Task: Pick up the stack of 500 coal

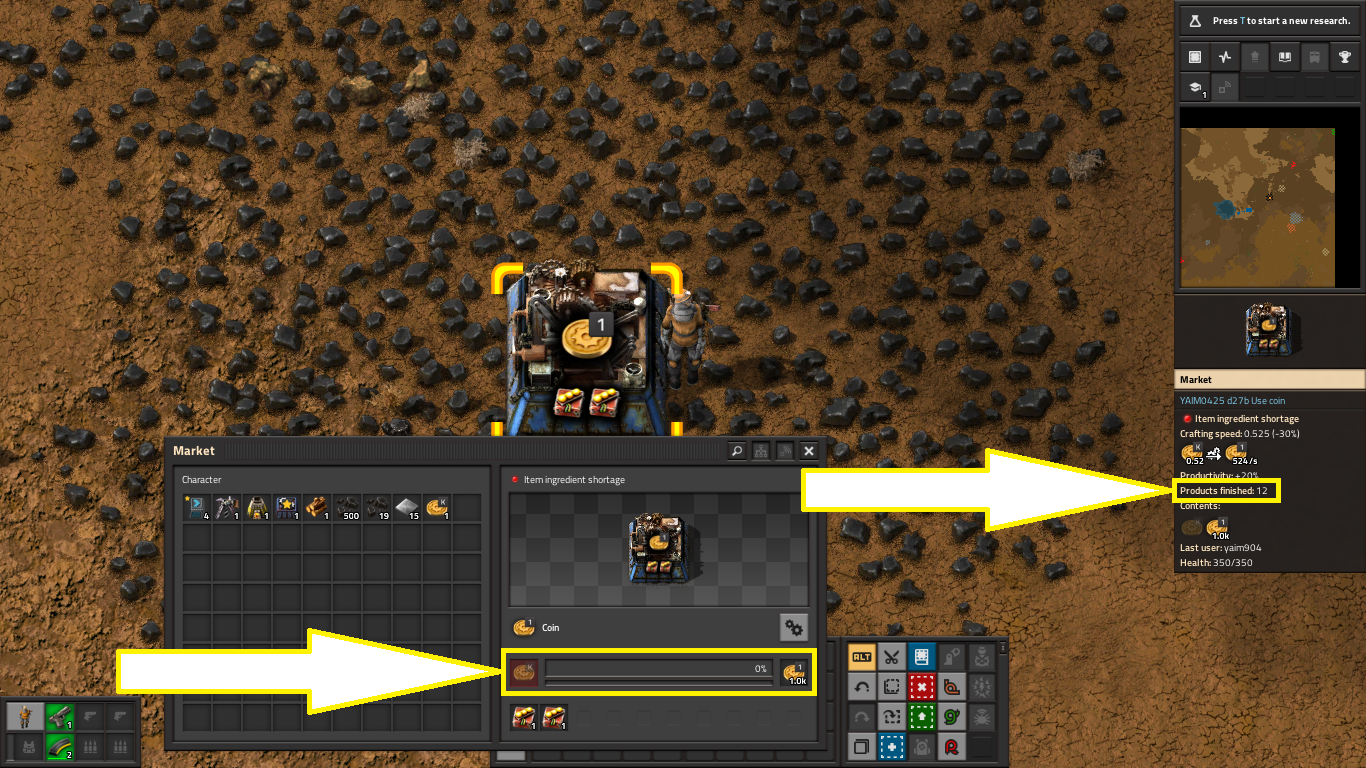Action: 347,508
